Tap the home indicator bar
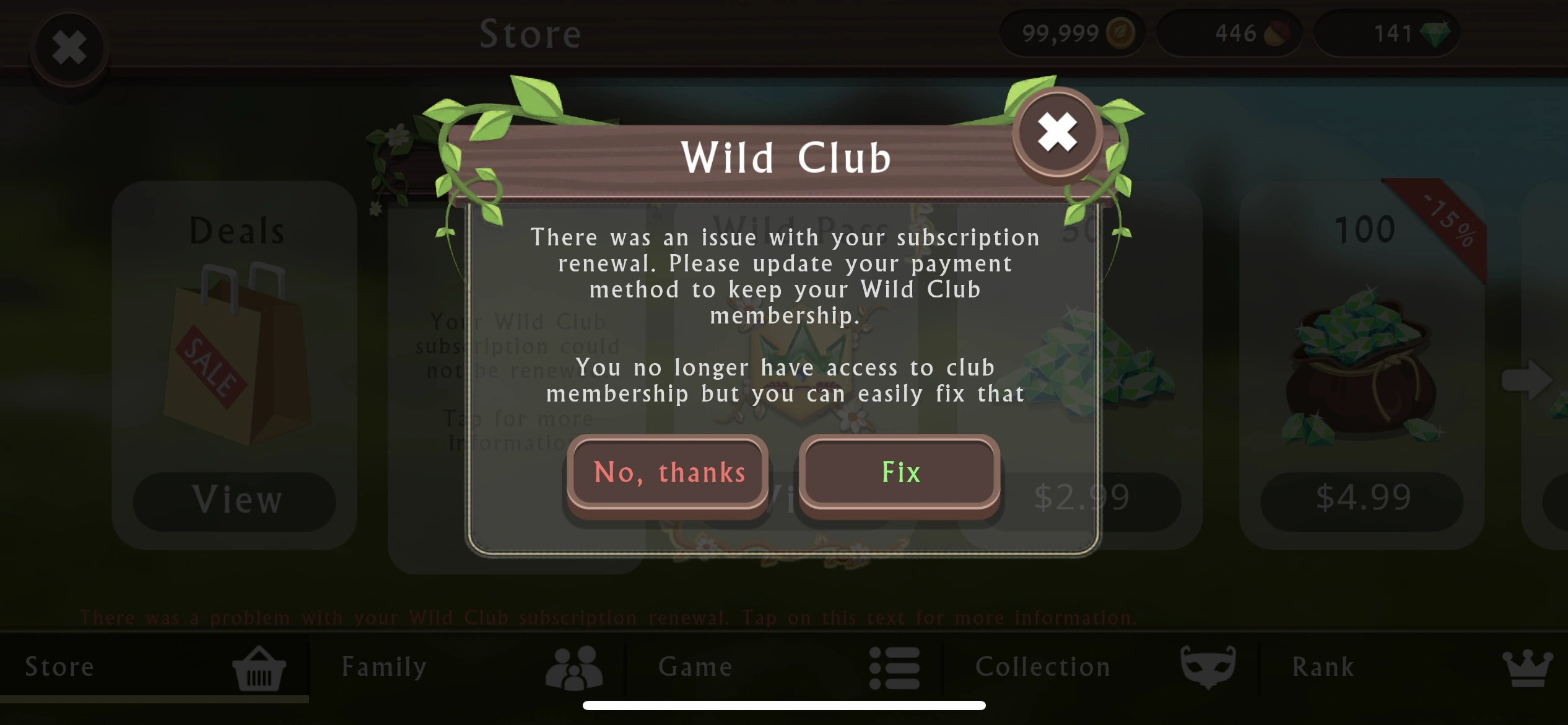Viewport: 1568px width, 725px height. (x=784, y=705)
